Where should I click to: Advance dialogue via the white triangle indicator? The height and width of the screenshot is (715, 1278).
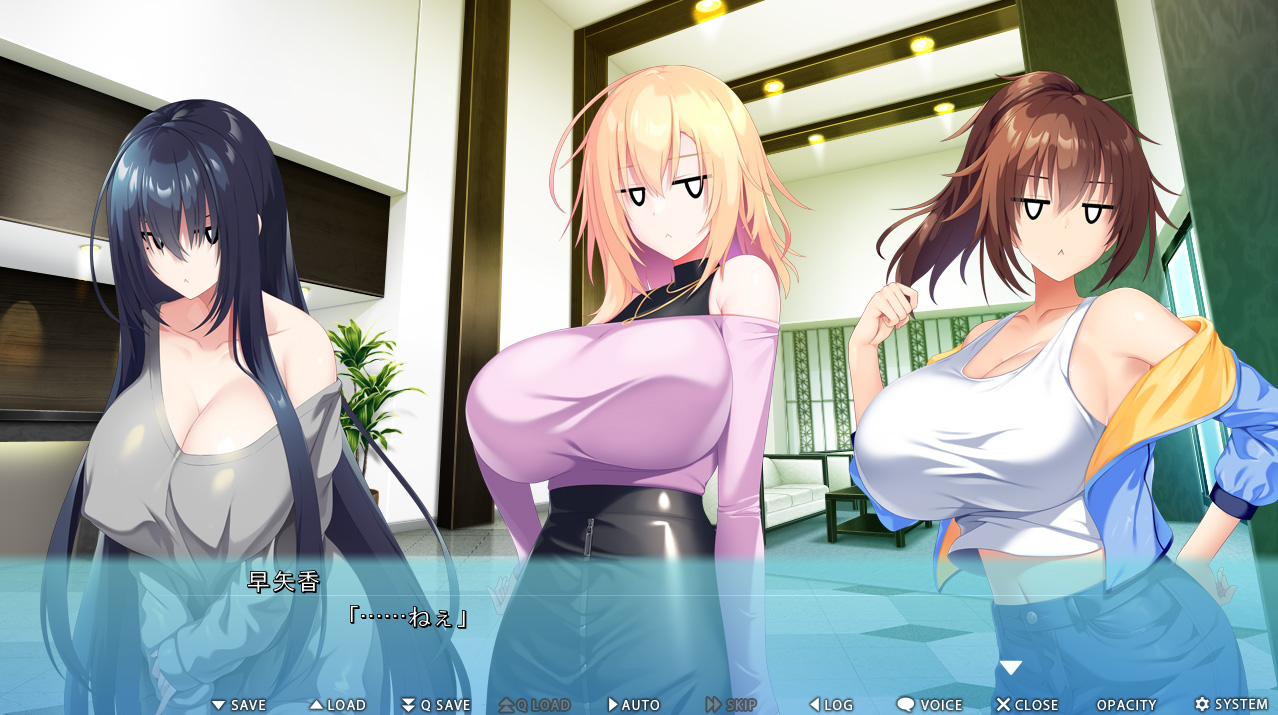(1011, 667)
